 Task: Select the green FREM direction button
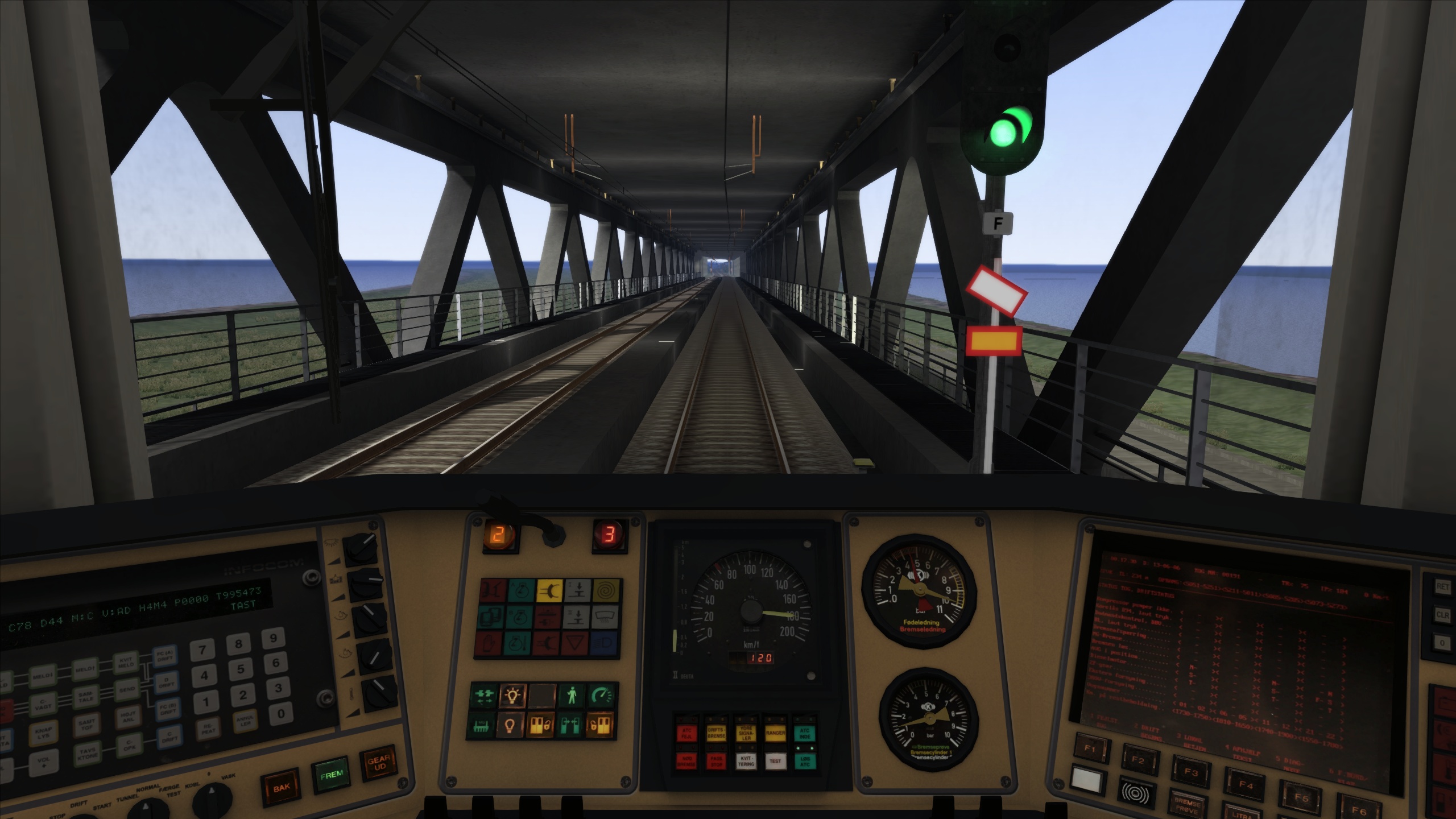pos(330,775)
